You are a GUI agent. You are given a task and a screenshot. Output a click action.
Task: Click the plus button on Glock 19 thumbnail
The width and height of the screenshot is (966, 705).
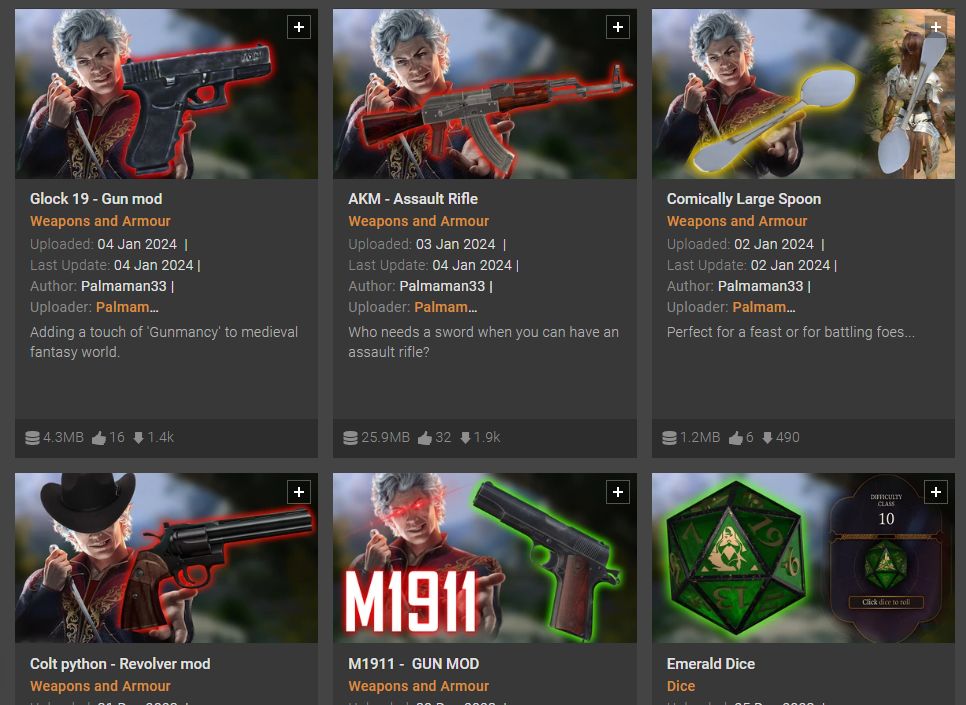(x=298, y=27)
